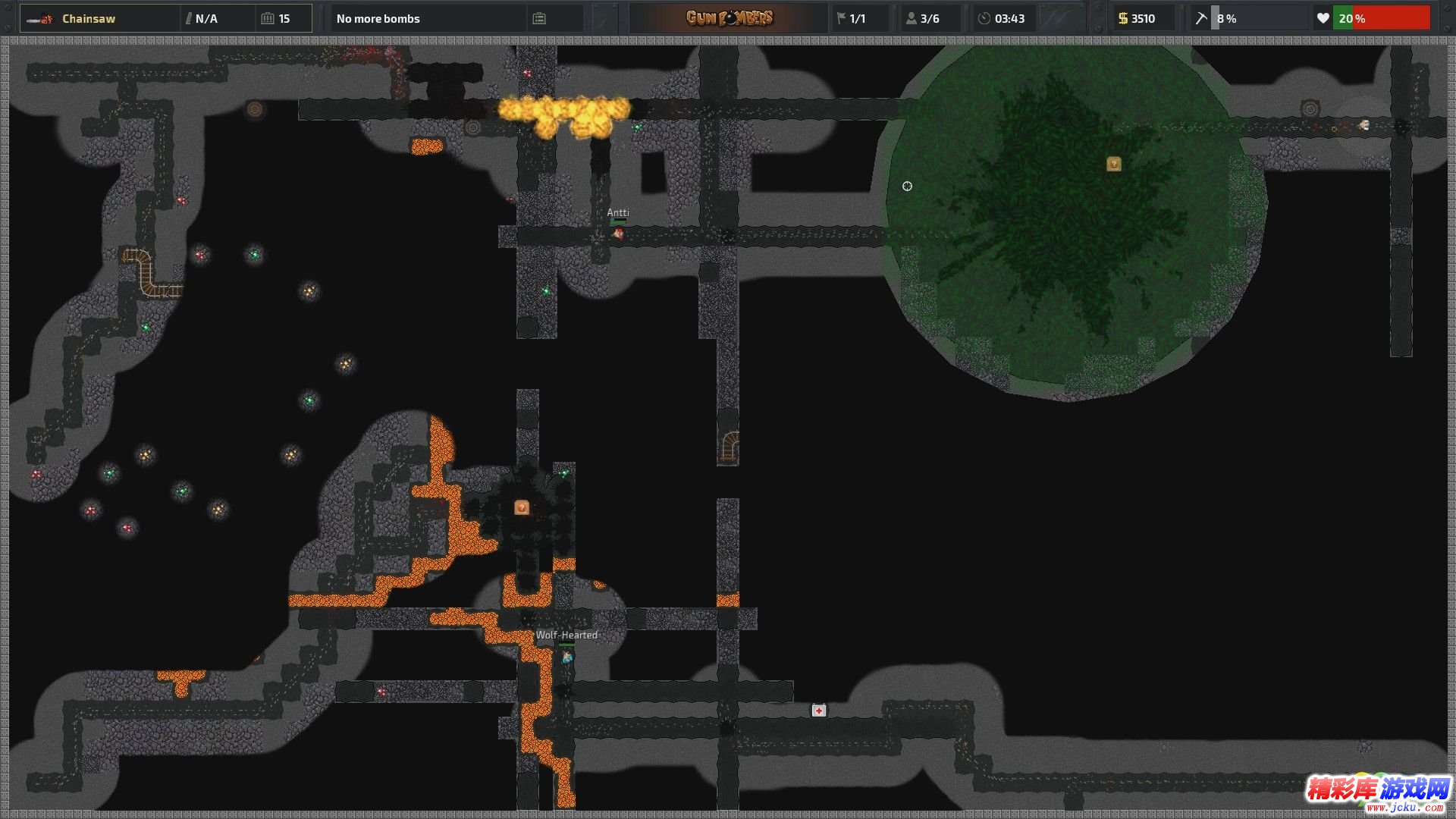Click the Gun Bombers logo

(x=729, y=18)
